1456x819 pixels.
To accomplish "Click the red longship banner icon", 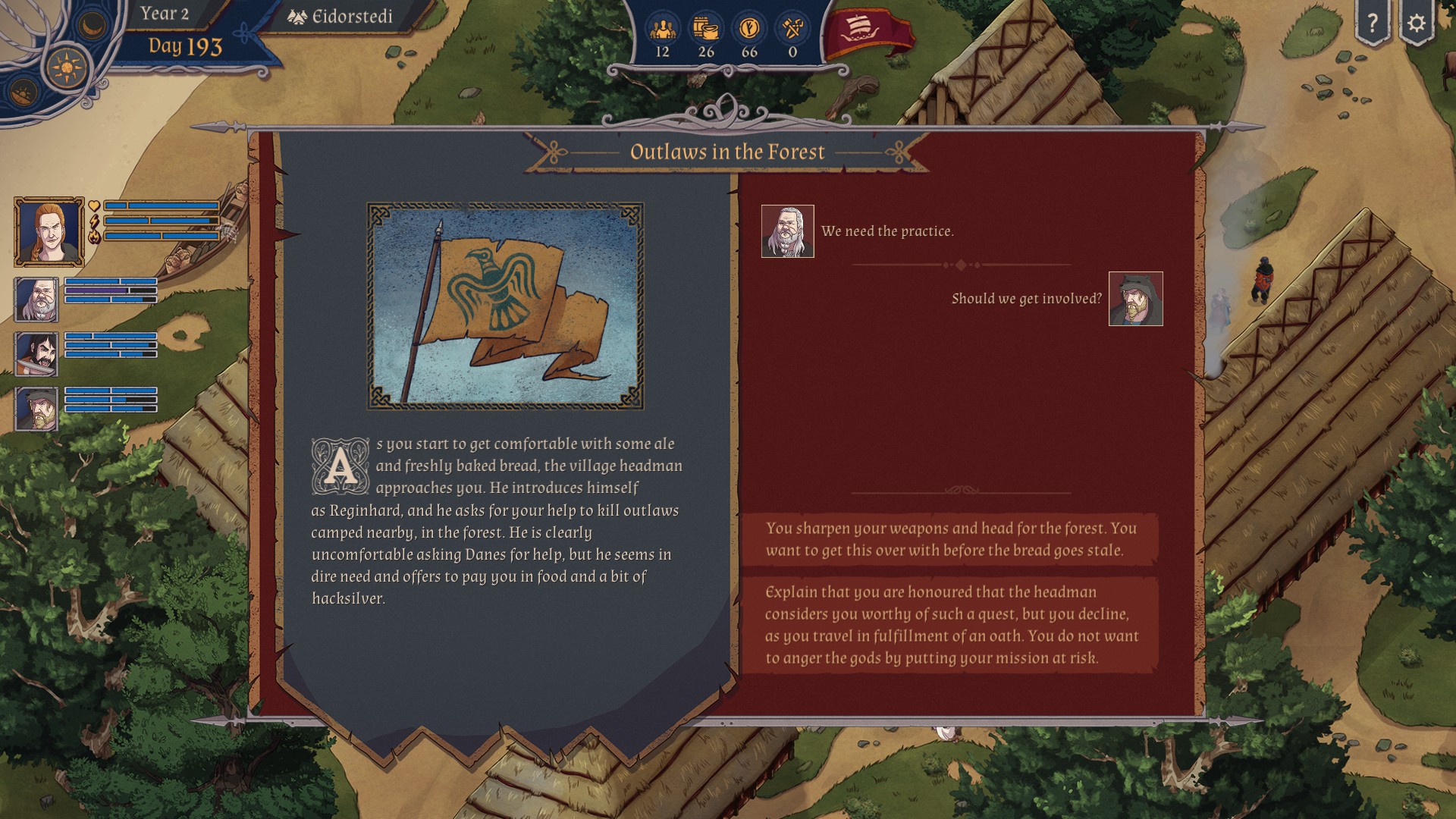I will point(867,33).
